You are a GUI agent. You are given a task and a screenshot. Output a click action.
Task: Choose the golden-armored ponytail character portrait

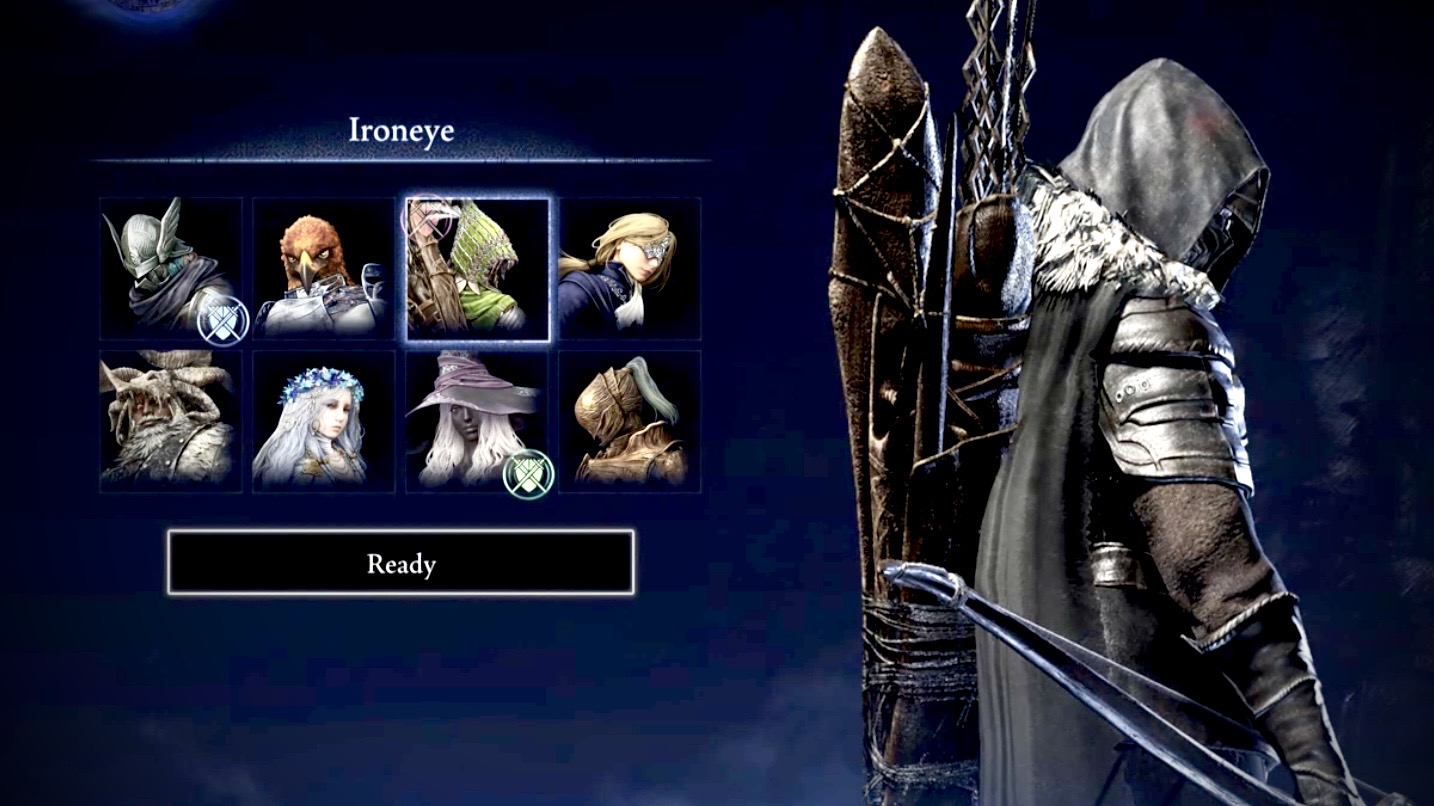(629, 420)
